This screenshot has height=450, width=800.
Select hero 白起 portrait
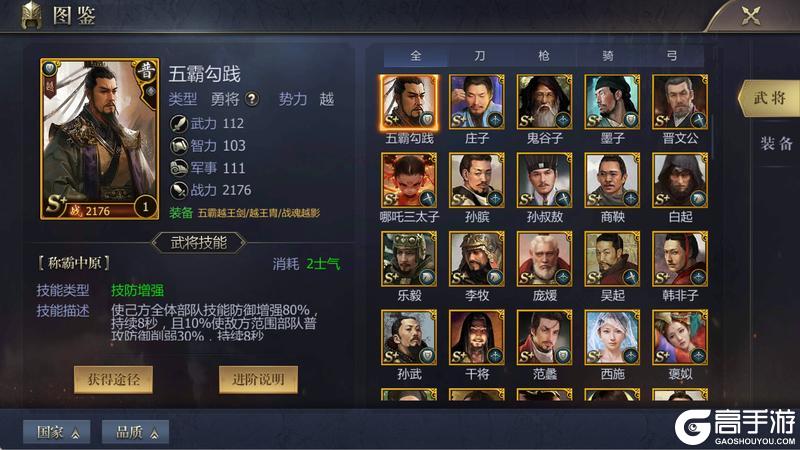(x=679, y=180)
